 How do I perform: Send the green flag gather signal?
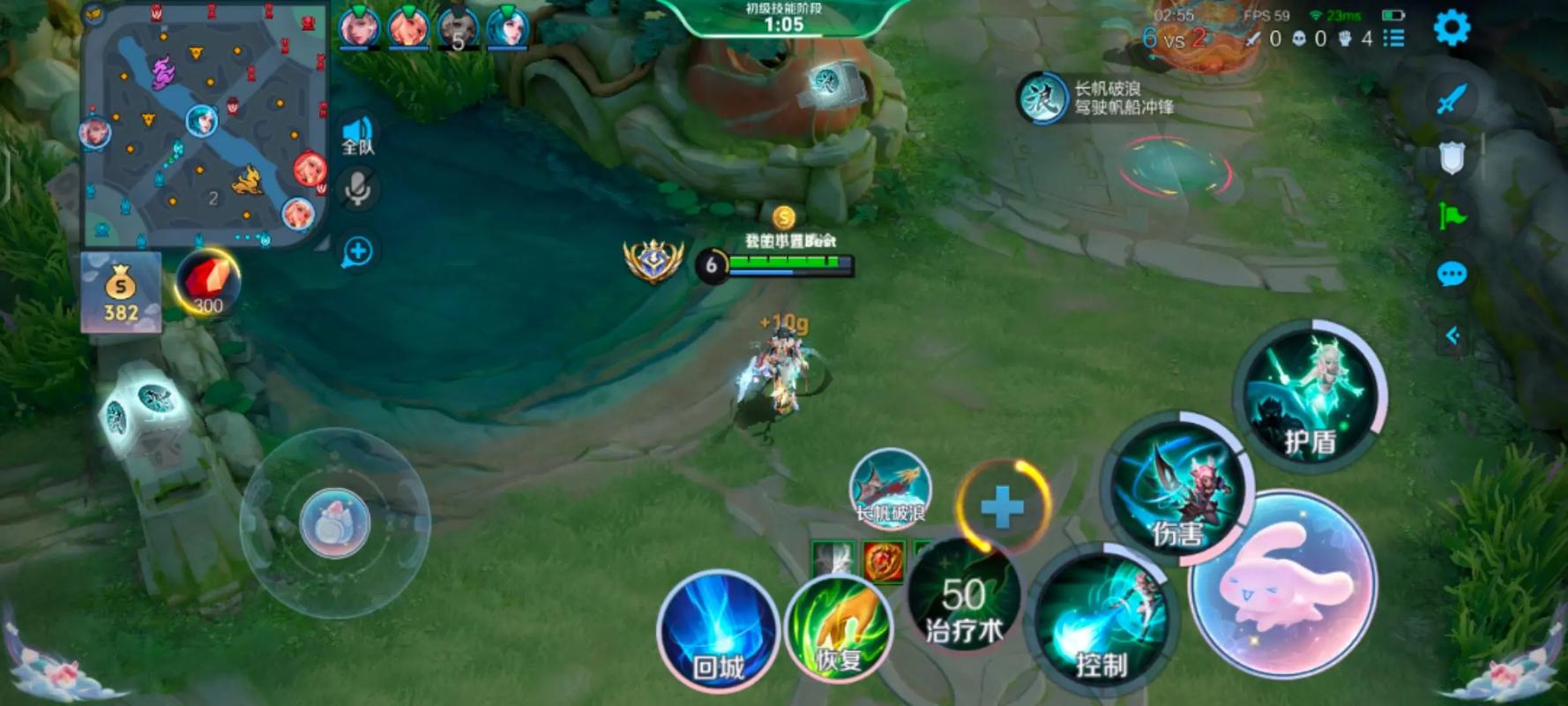coord(1452,214)
